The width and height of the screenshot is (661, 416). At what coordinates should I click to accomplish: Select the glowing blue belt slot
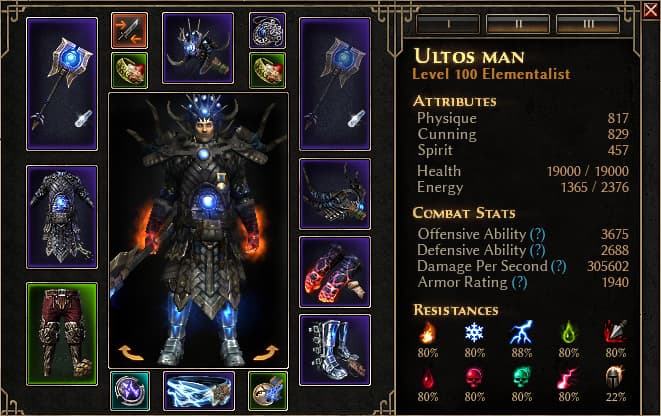point(198,391)
